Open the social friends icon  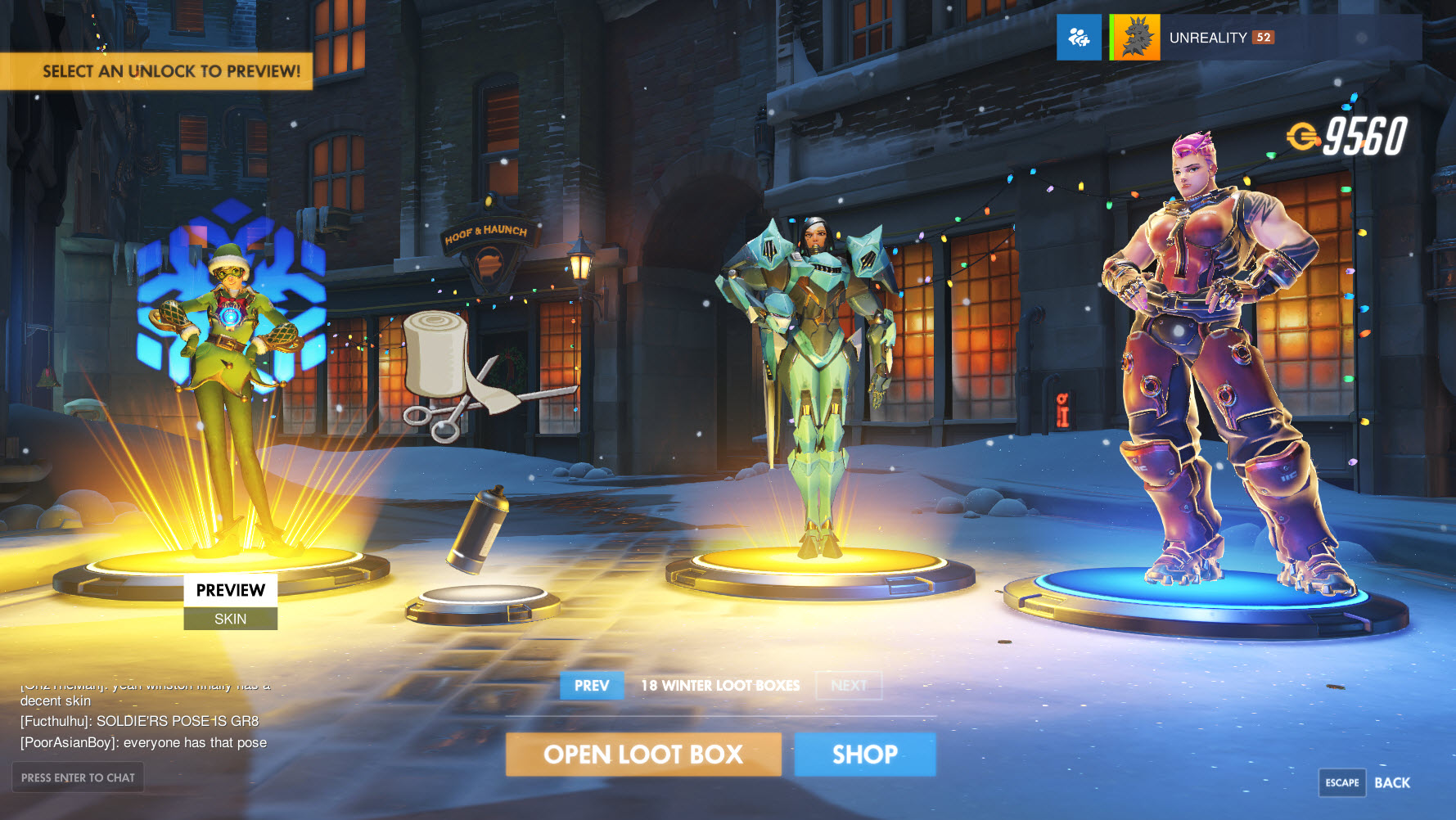1079,38
